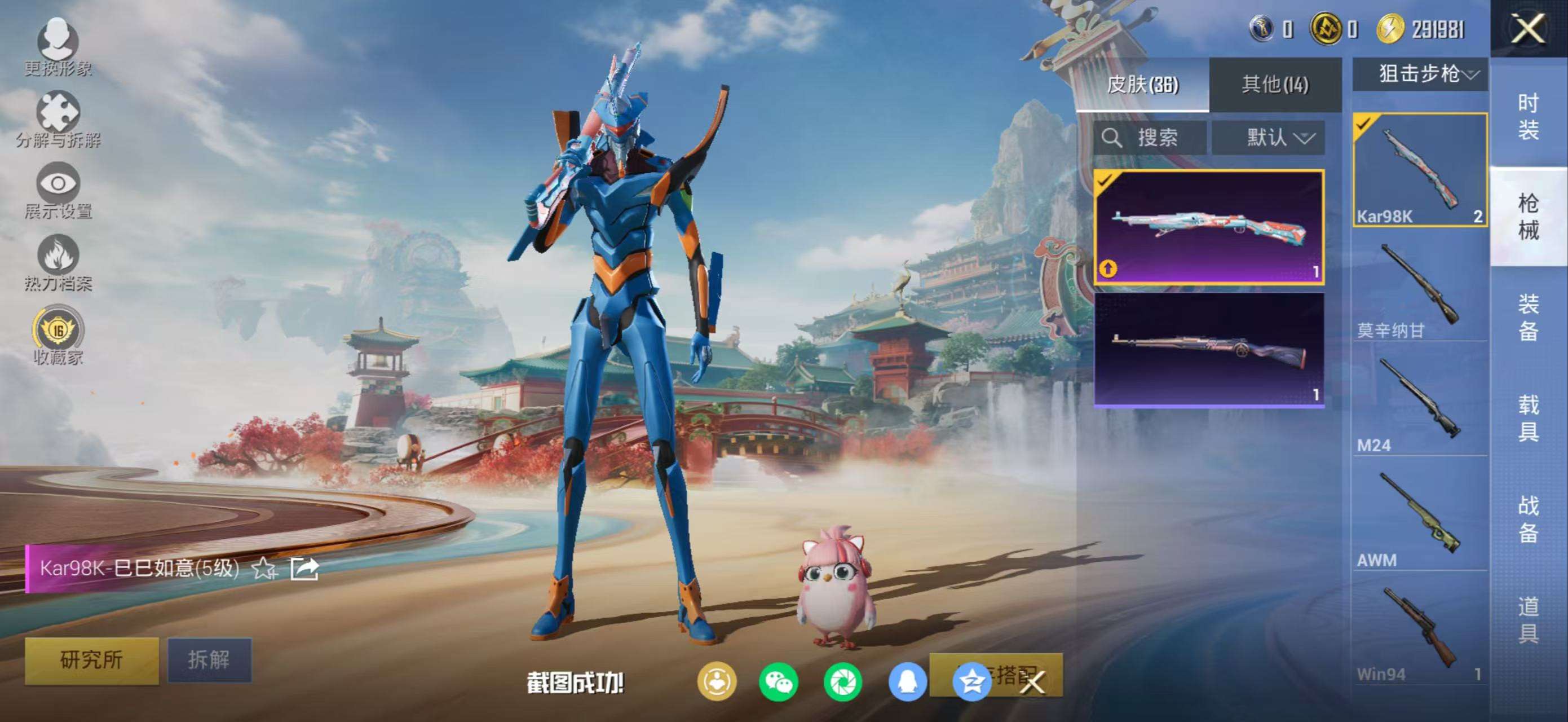
Task: Open the 狙击步枪 weapon type dropdown
Action: point(1420,74)
